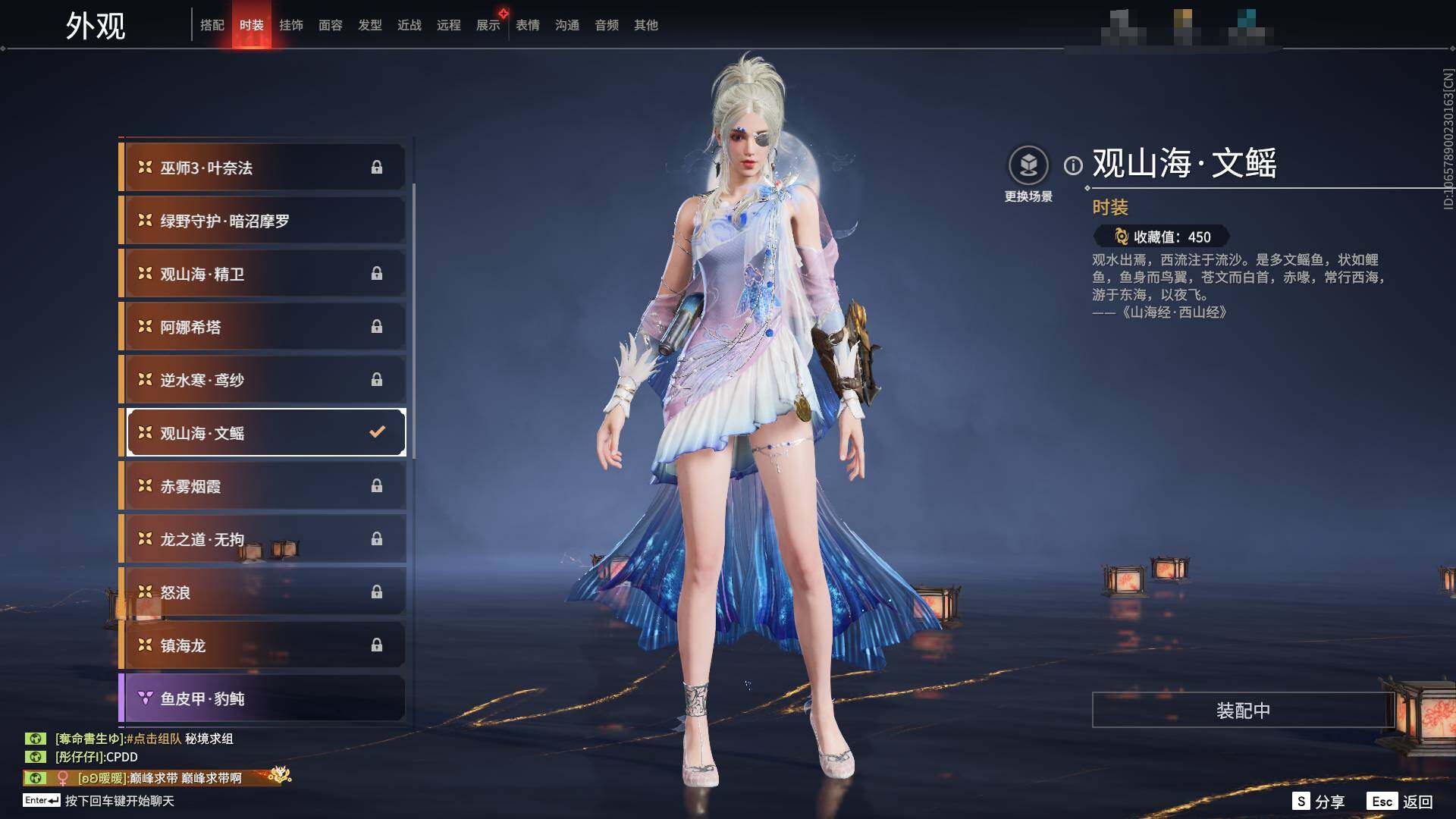1456x819 pixels.
Task: Open the 挂饰 accessories tab
Action: coord(291,25)
